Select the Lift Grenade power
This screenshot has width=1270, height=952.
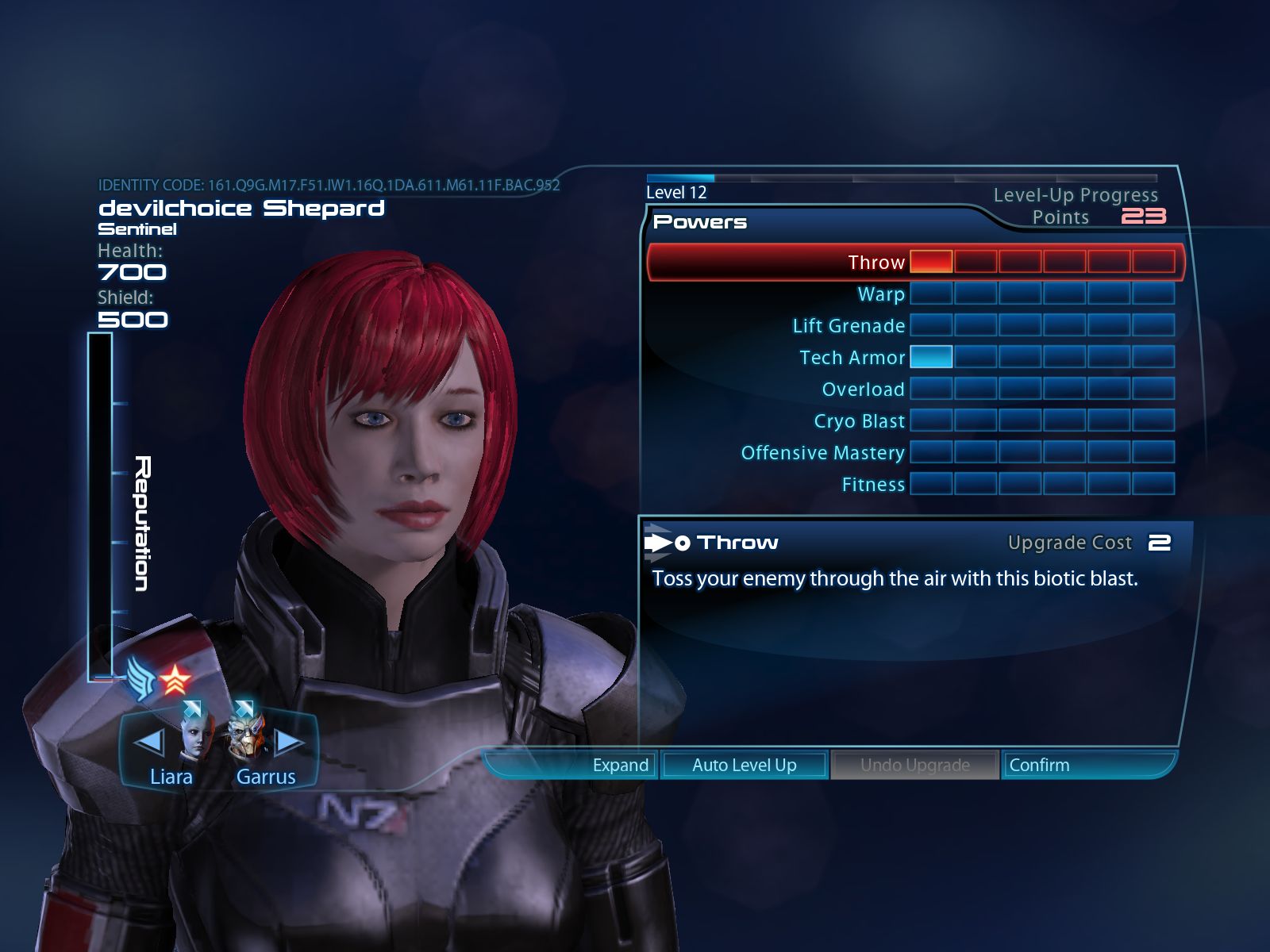tap(849, 326)
